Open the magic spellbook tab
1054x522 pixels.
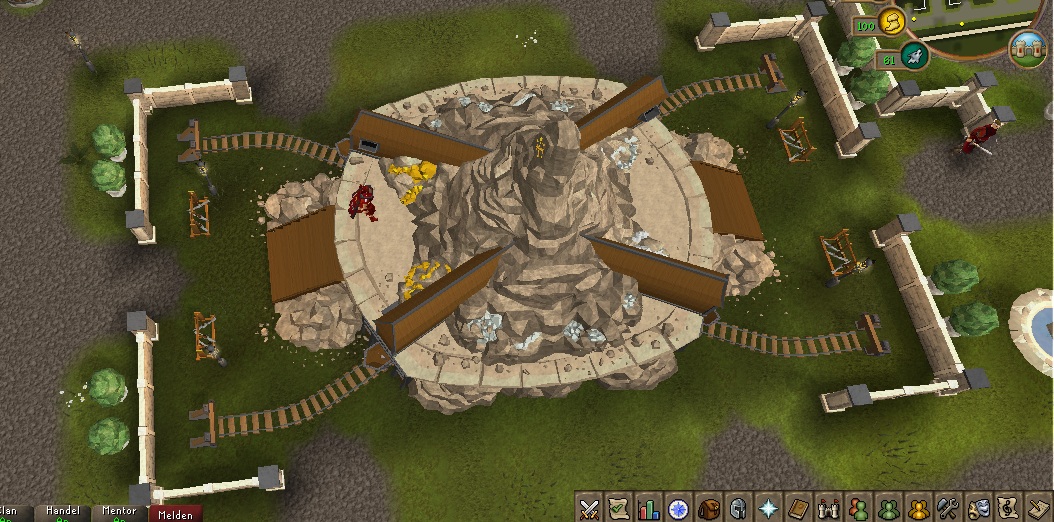798,508
